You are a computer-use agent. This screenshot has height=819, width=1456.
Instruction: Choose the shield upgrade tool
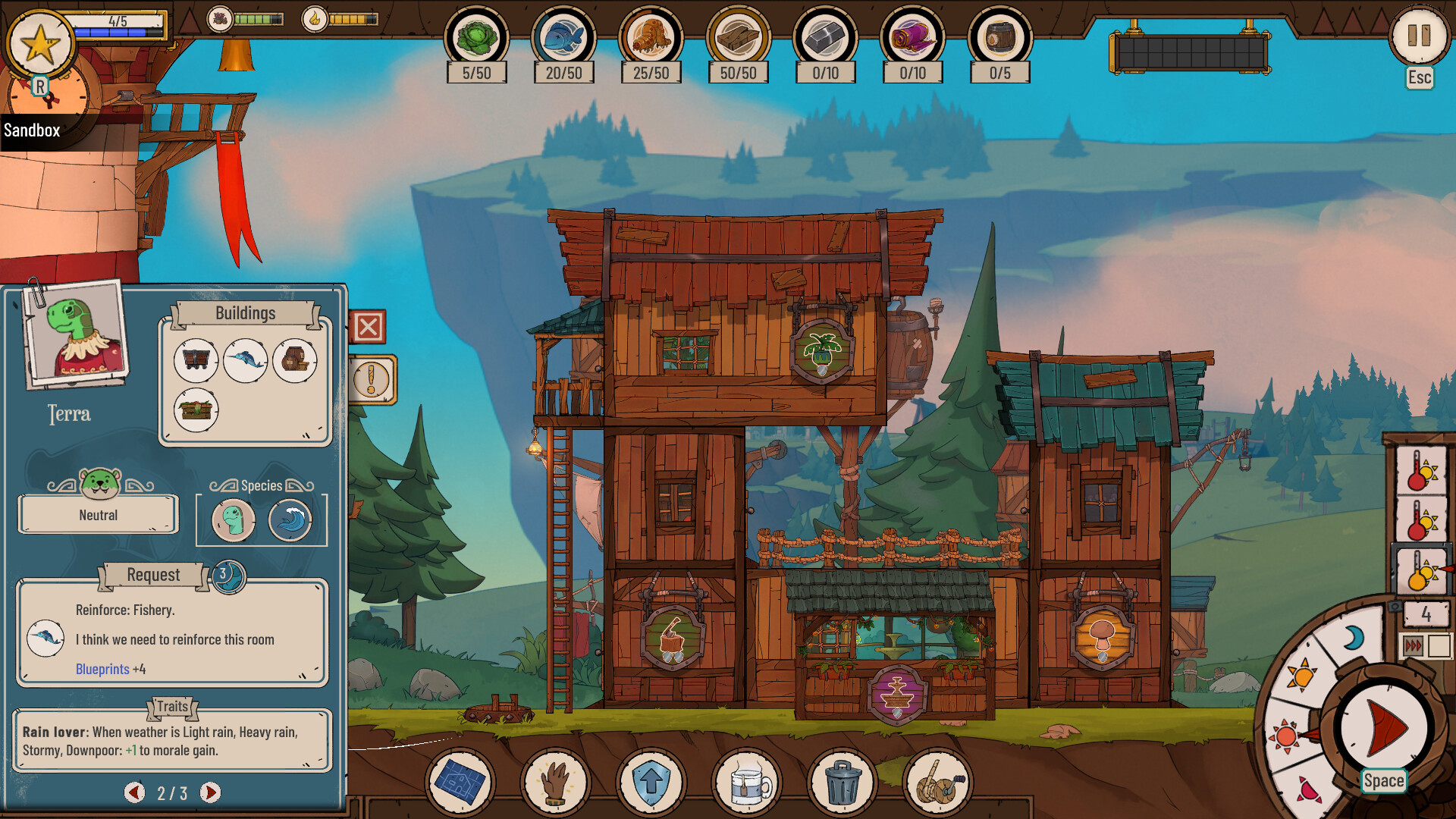click(651, 782)
